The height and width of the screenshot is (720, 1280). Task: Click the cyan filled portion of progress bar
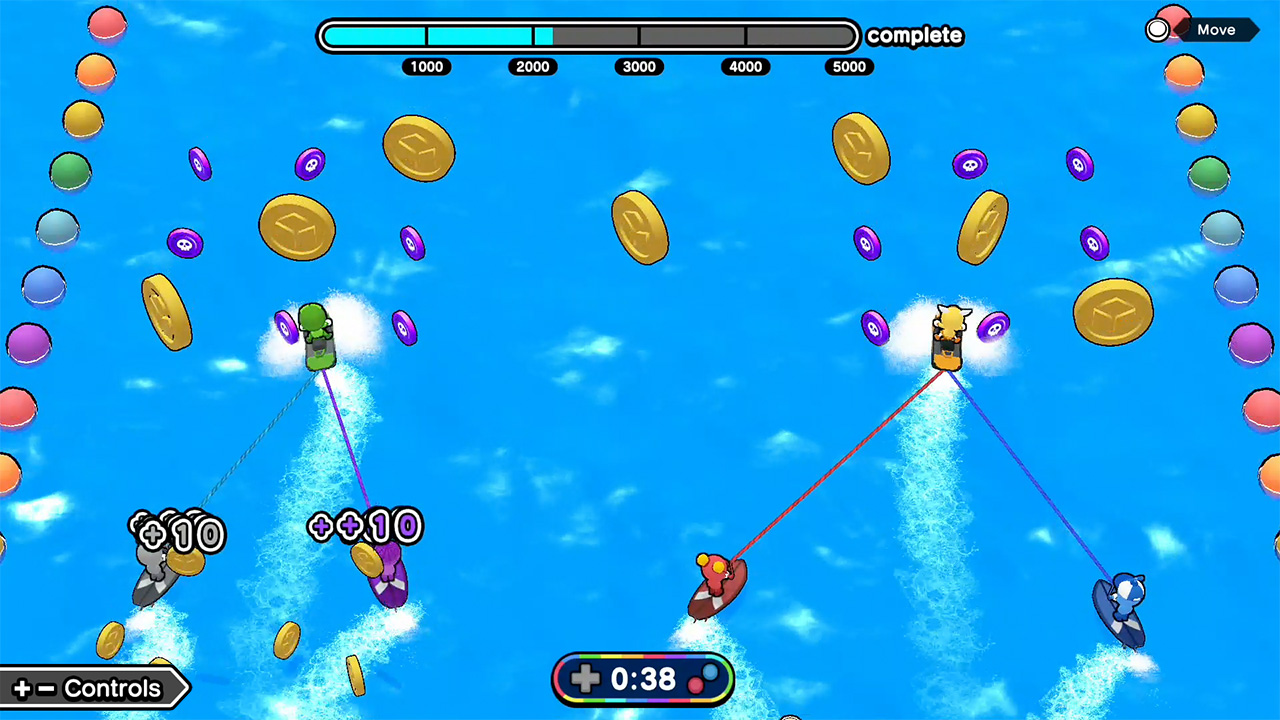430,36
